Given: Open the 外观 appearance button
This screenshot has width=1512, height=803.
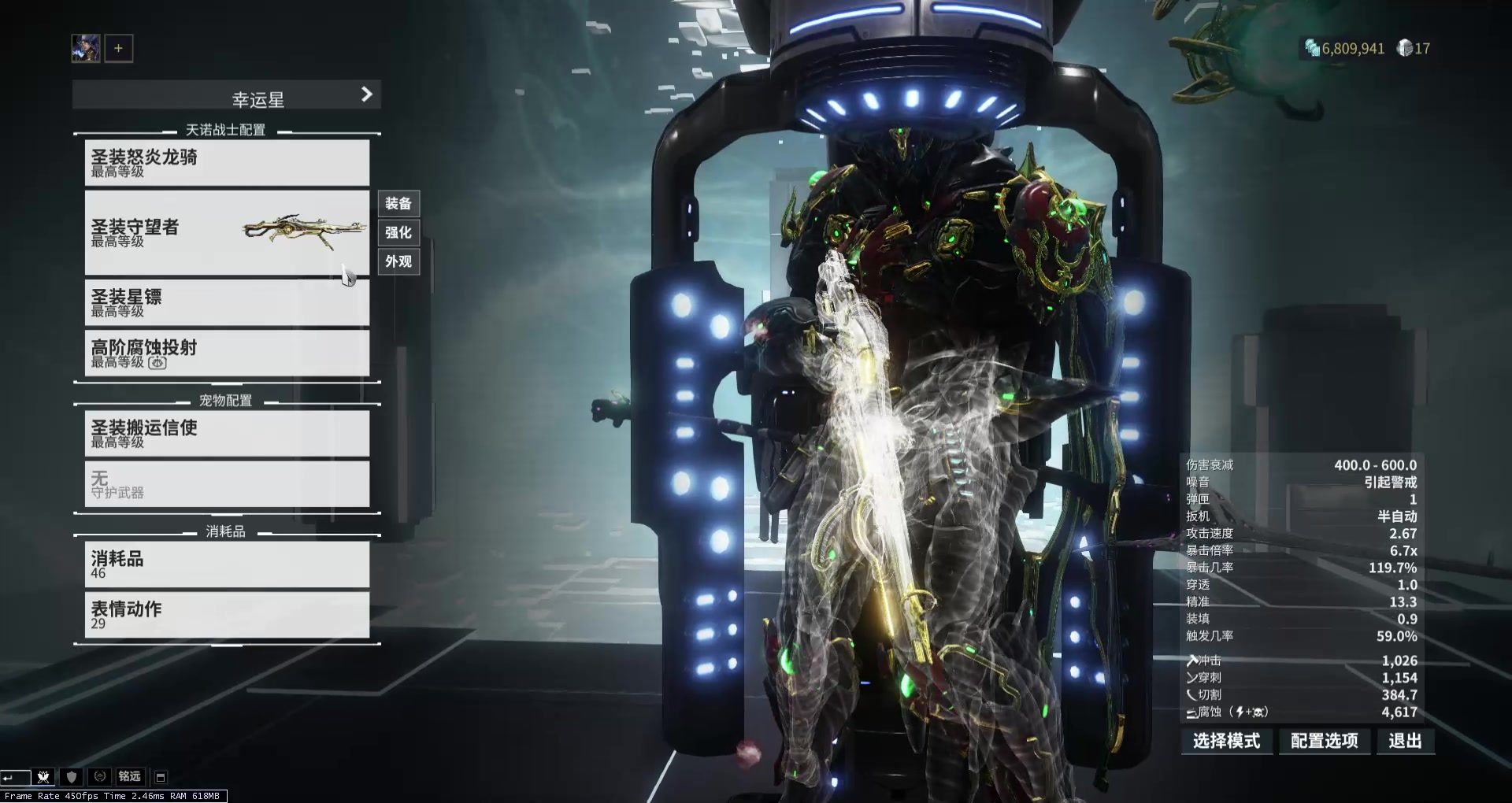Looking at the screenshot, I should coord(398,261).
